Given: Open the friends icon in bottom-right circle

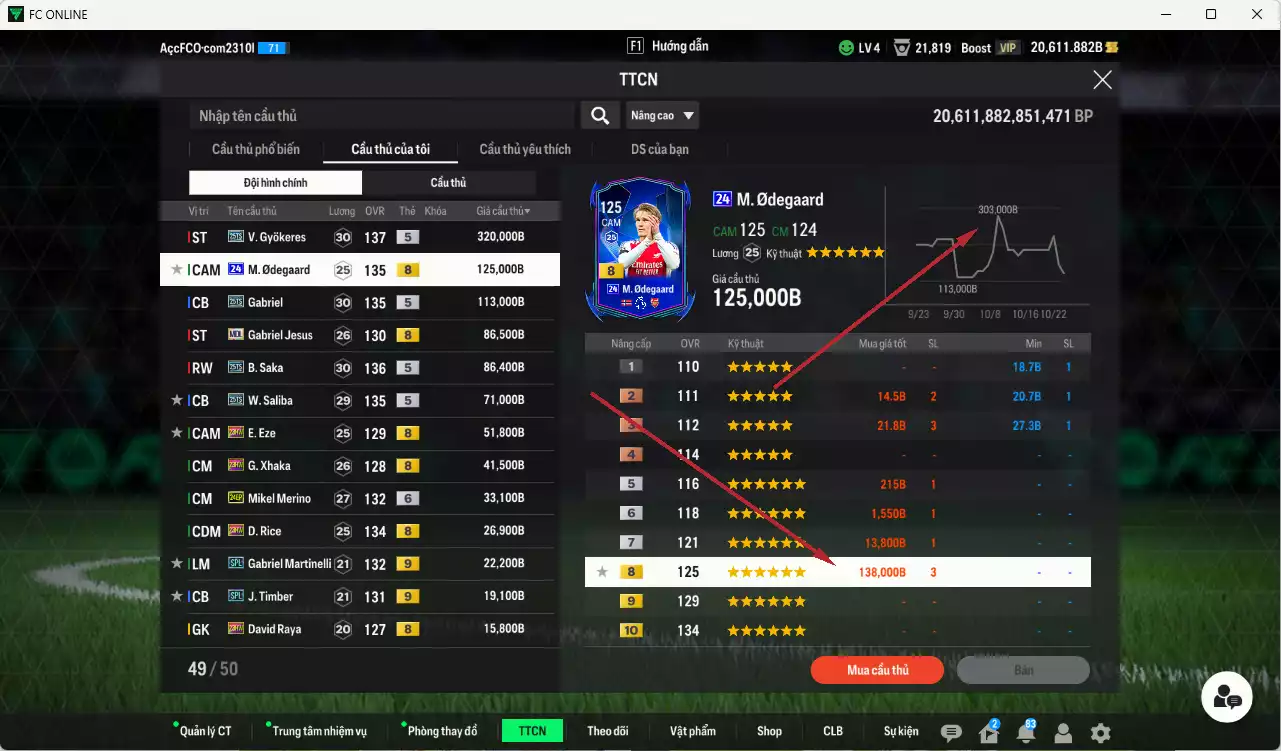Looking at the screenshot, I should (1227, 696).
